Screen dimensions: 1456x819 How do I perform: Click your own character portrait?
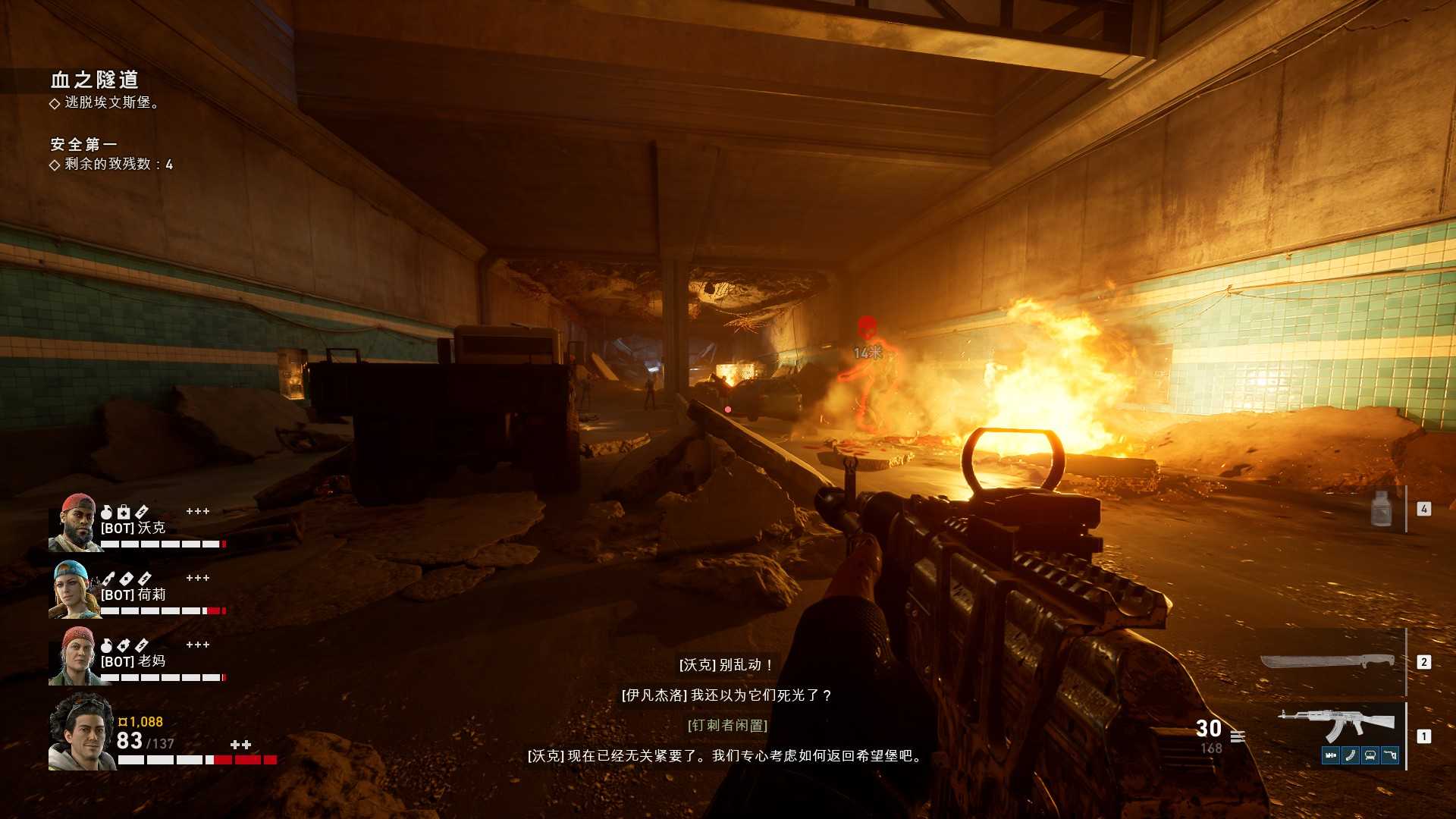(81, 732)
